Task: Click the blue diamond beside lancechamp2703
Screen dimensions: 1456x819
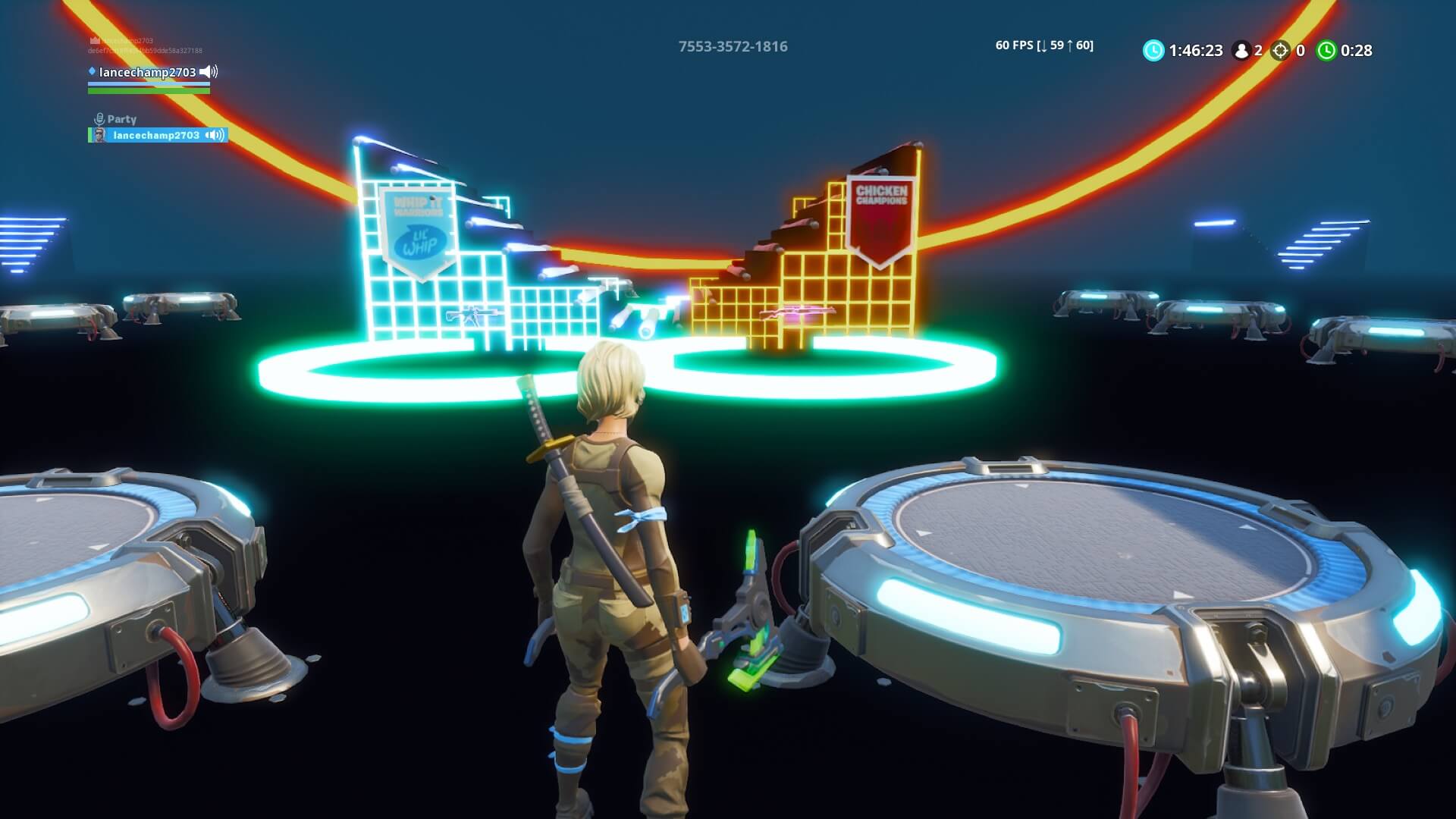Action: click(93, 72)
